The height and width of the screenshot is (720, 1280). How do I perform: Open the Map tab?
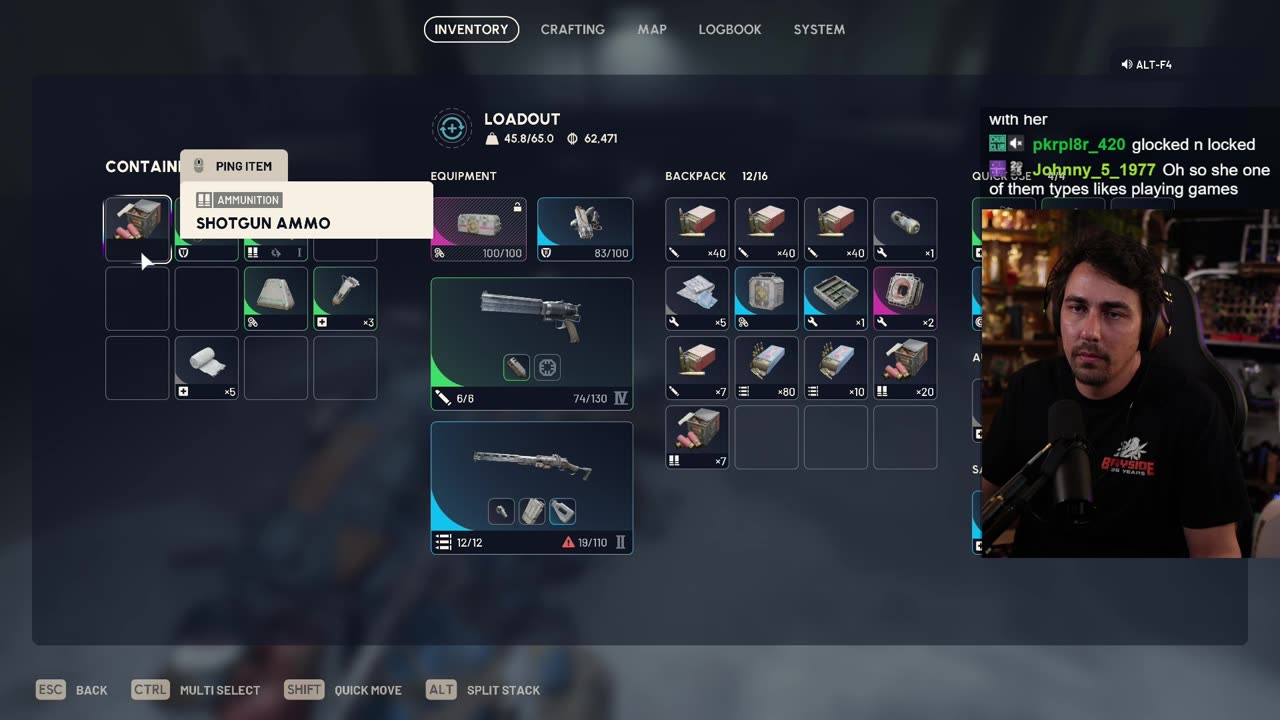(652, 29)
